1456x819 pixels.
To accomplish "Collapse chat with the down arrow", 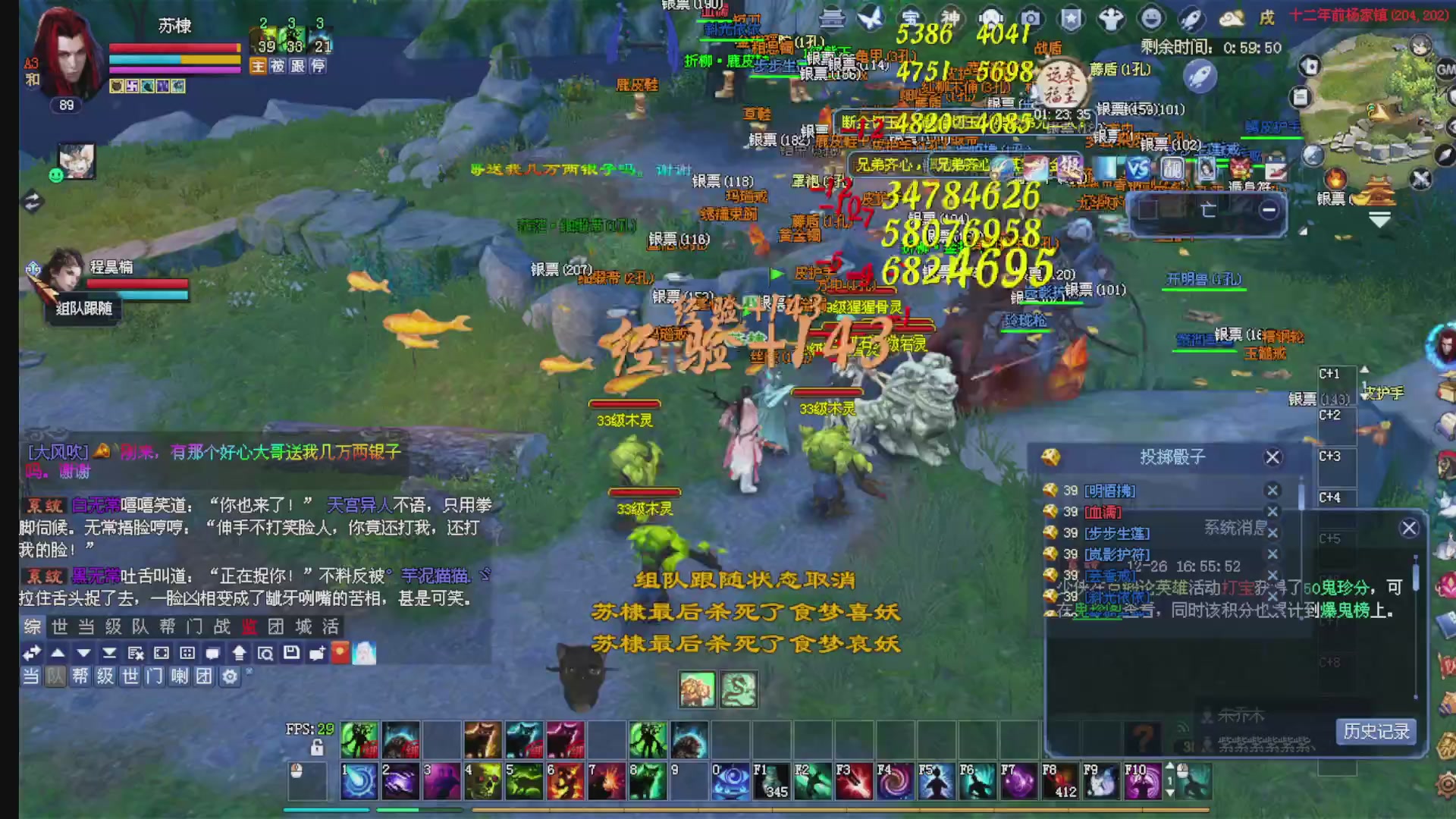I will coord(82,652).
